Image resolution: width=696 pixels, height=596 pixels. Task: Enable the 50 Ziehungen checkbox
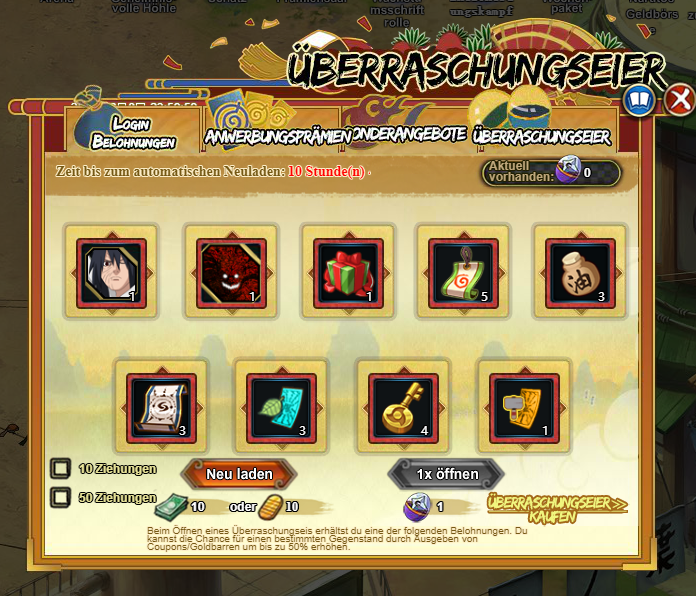pyautogui.click(x=61, y=497)
